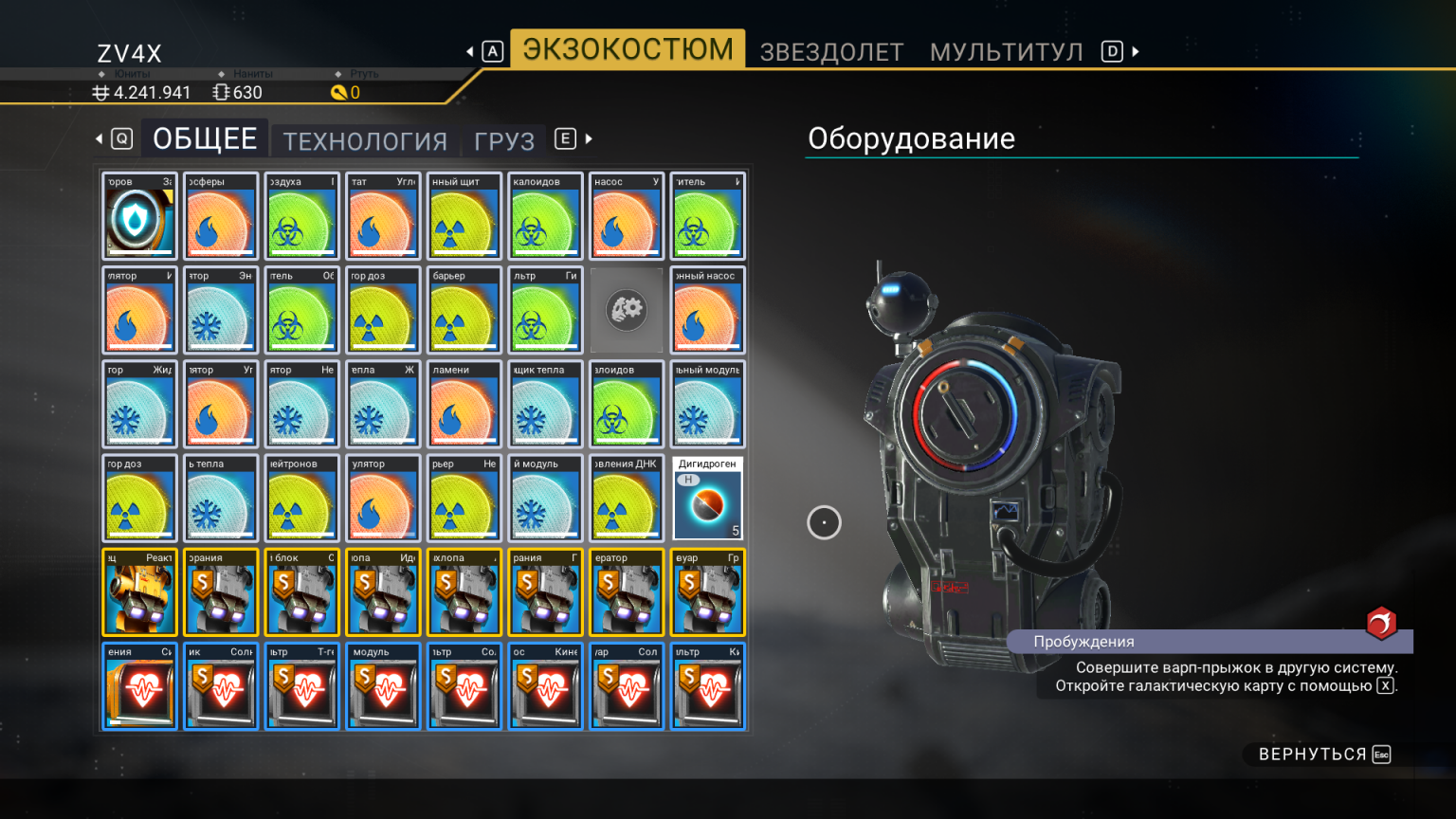
Task: Open the МУЛЬТИТУЛ tab
Action: [1006, 52]
